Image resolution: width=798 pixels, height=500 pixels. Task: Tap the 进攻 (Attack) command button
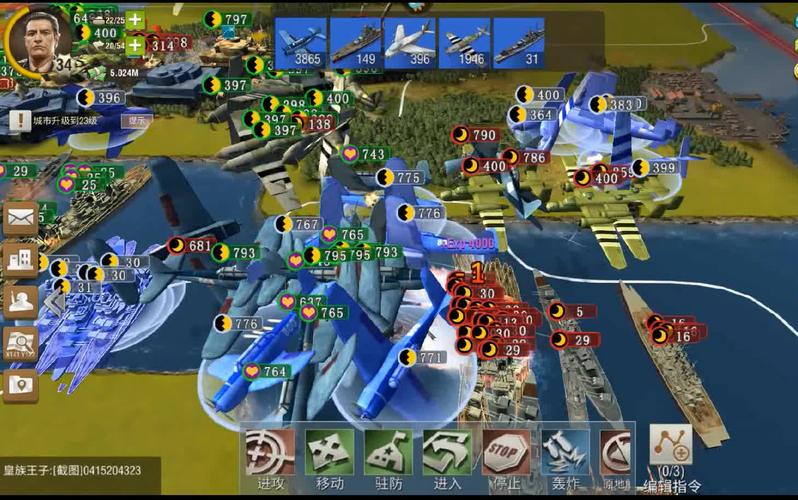pos(269,456)
